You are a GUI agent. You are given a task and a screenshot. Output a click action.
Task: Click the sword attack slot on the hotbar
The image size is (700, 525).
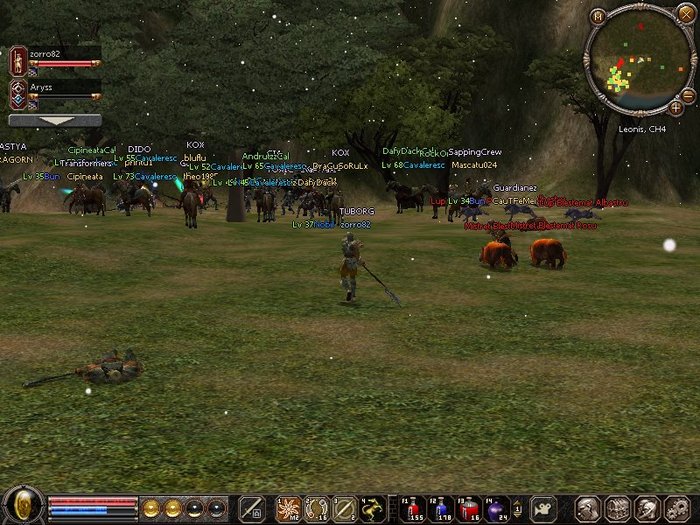pos(251,508)
